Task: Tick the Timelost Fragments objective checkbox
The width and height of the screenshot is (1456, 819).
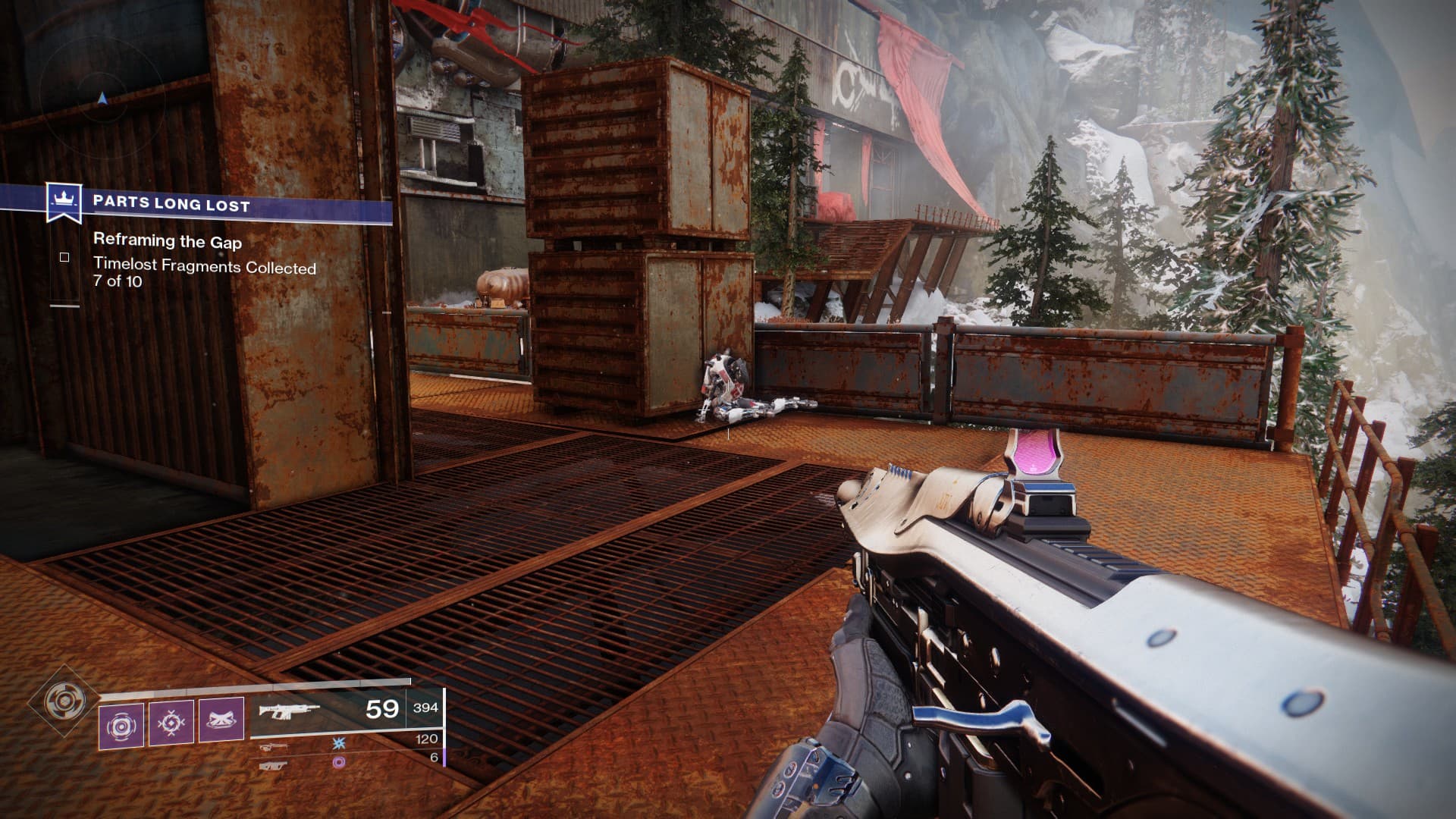Action: (x=64, y=258)
